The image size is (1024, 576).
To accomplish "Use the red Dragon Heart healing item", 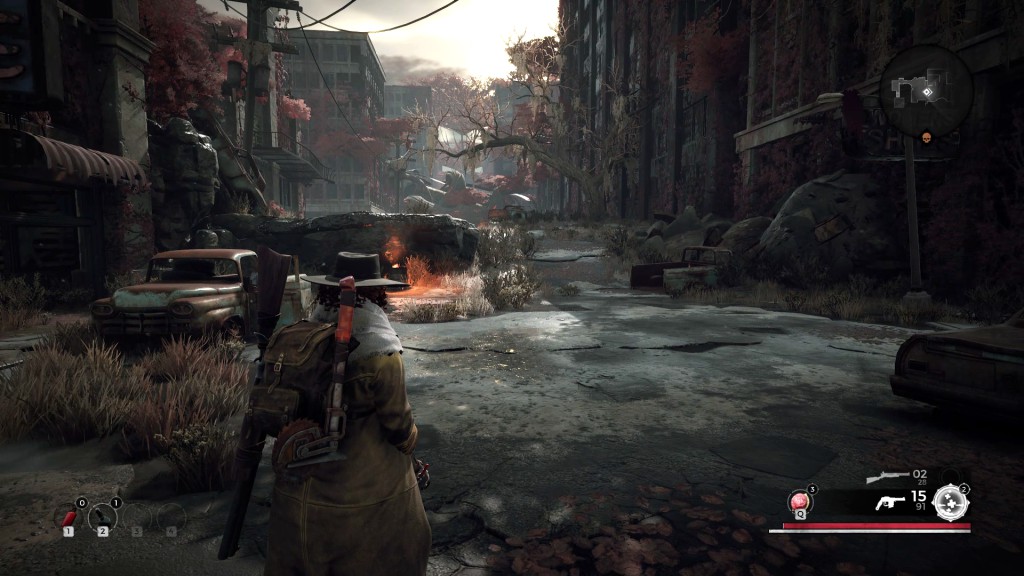I will coord(800,502).
